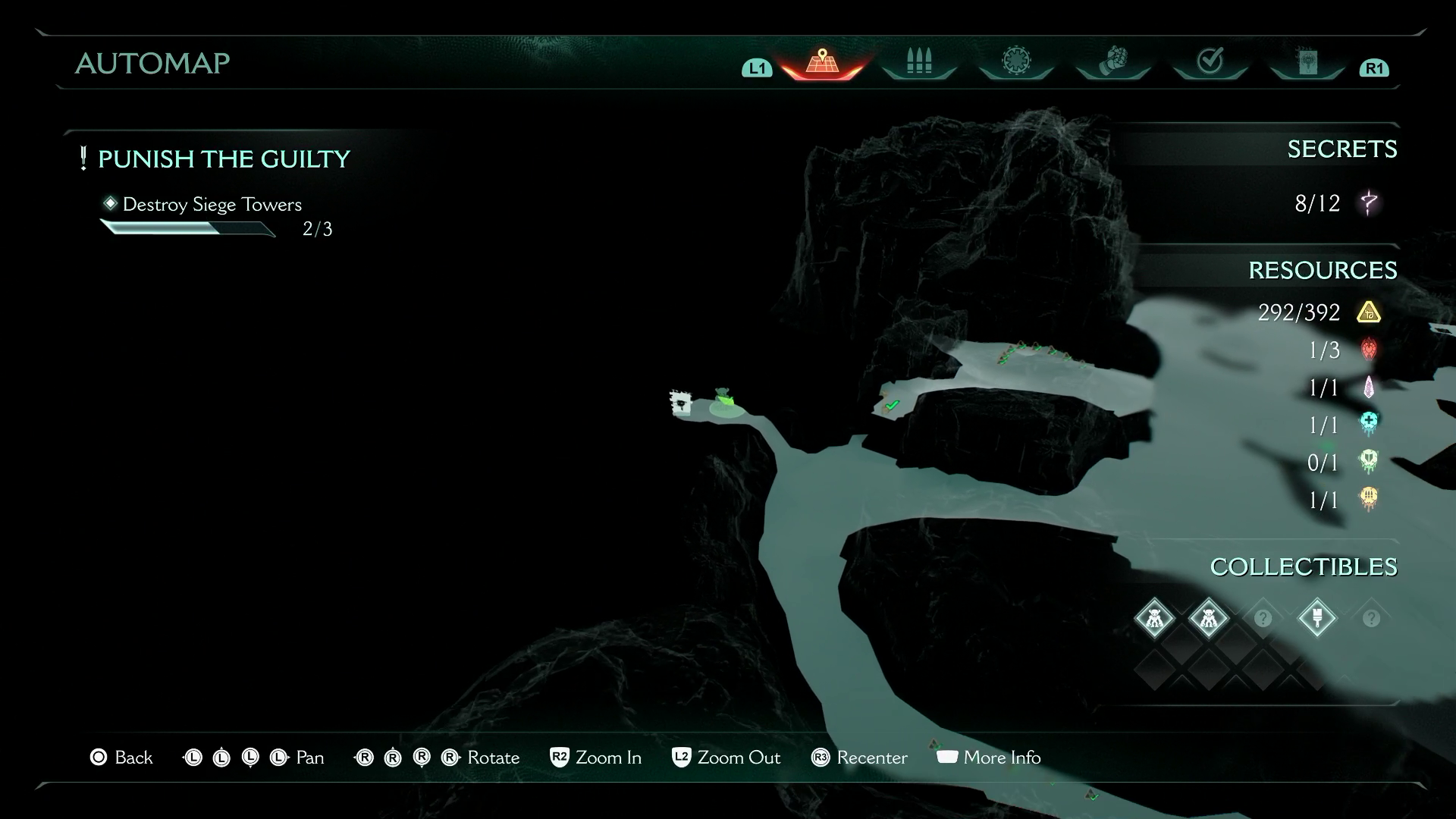
Task: Click the Destroy Siege Towers progress bar
Action: pyautogui.click(x=188, y=227)
